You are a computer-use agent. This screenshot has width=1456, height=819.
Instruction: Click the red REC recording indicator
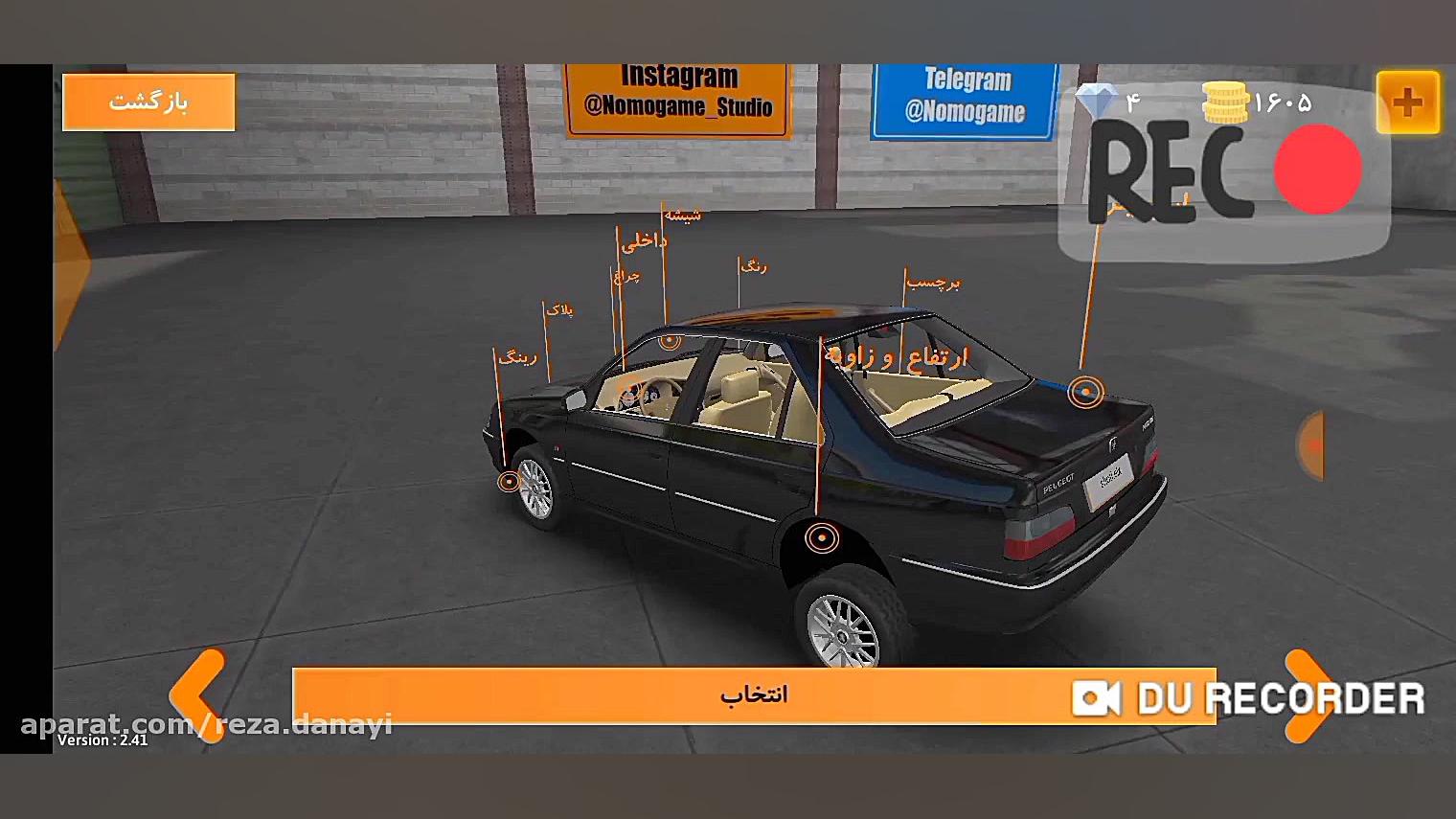click(1317, 170)
